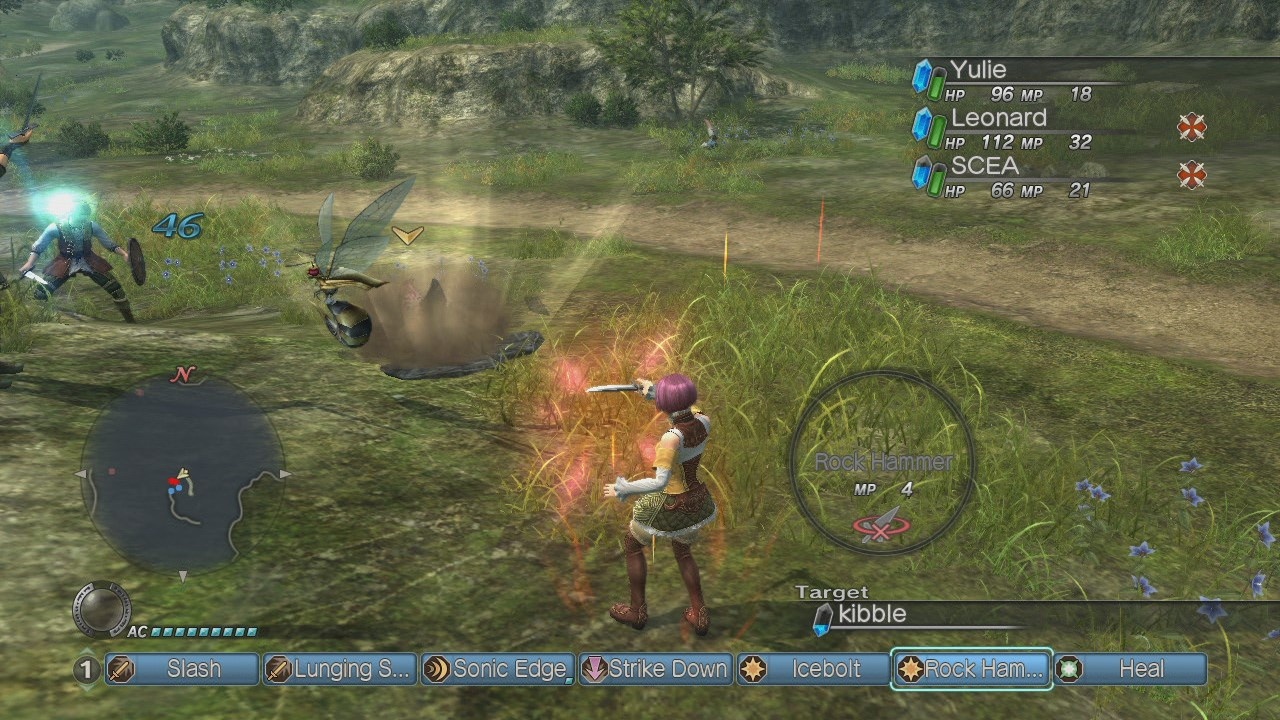Cast the Icebolt spell
Image resolution: width=1280 pixels, height=720 pixels.
(813, 669)
